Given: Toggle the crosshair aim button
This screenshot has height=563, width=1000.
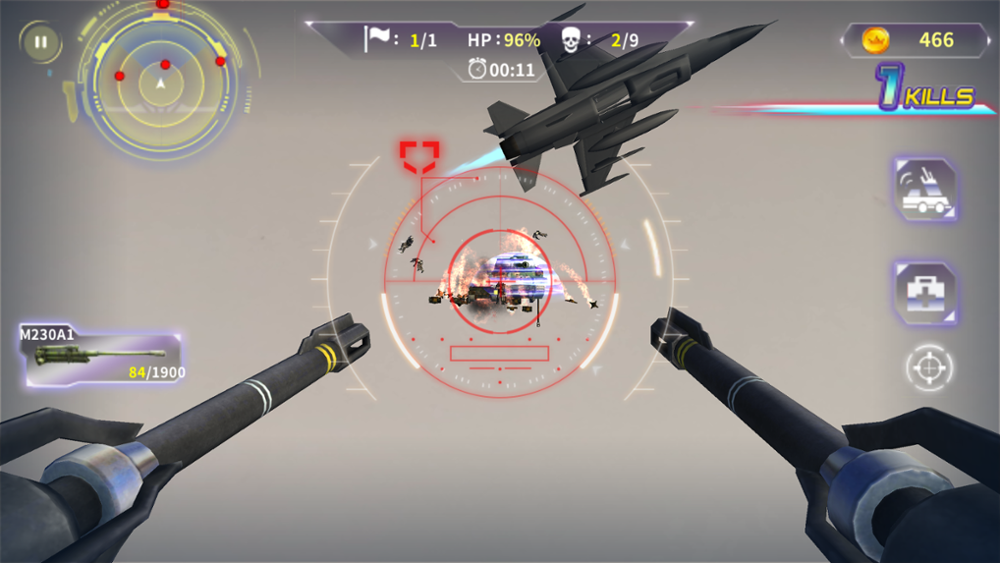Looking at the screenshot, I should [929, 368].
